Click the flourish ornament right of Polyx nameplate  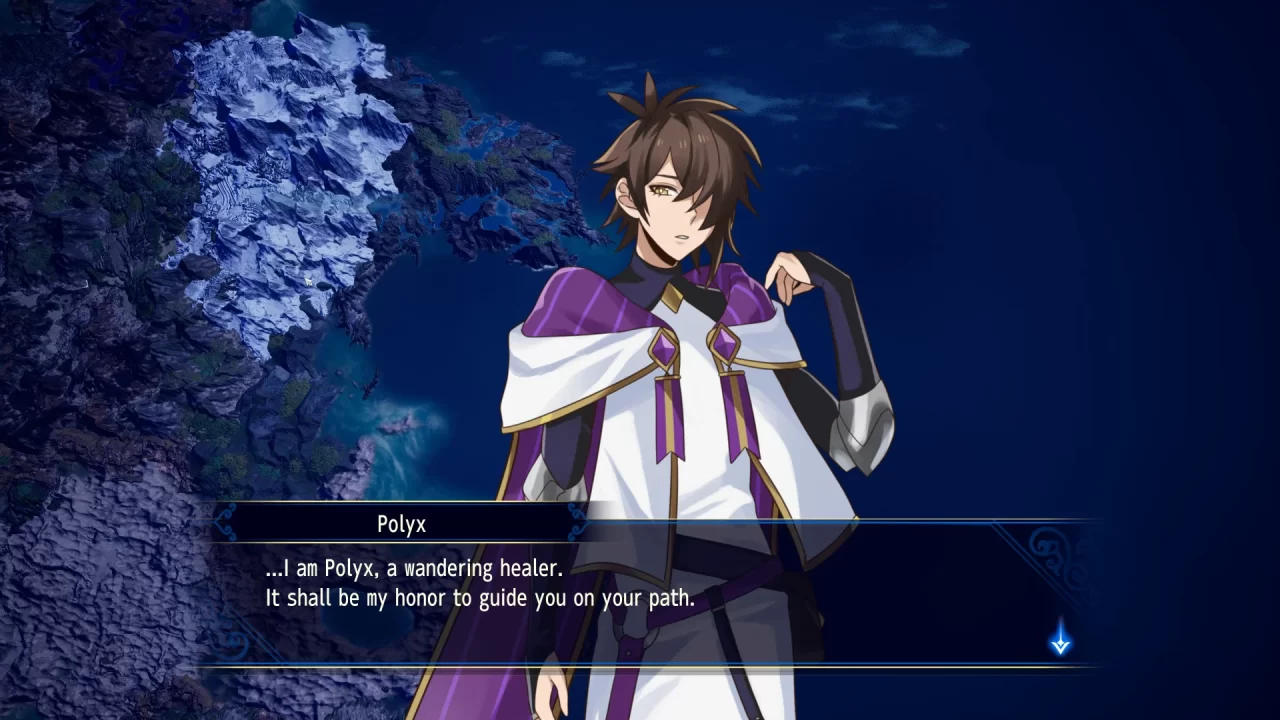coord(572,523)
